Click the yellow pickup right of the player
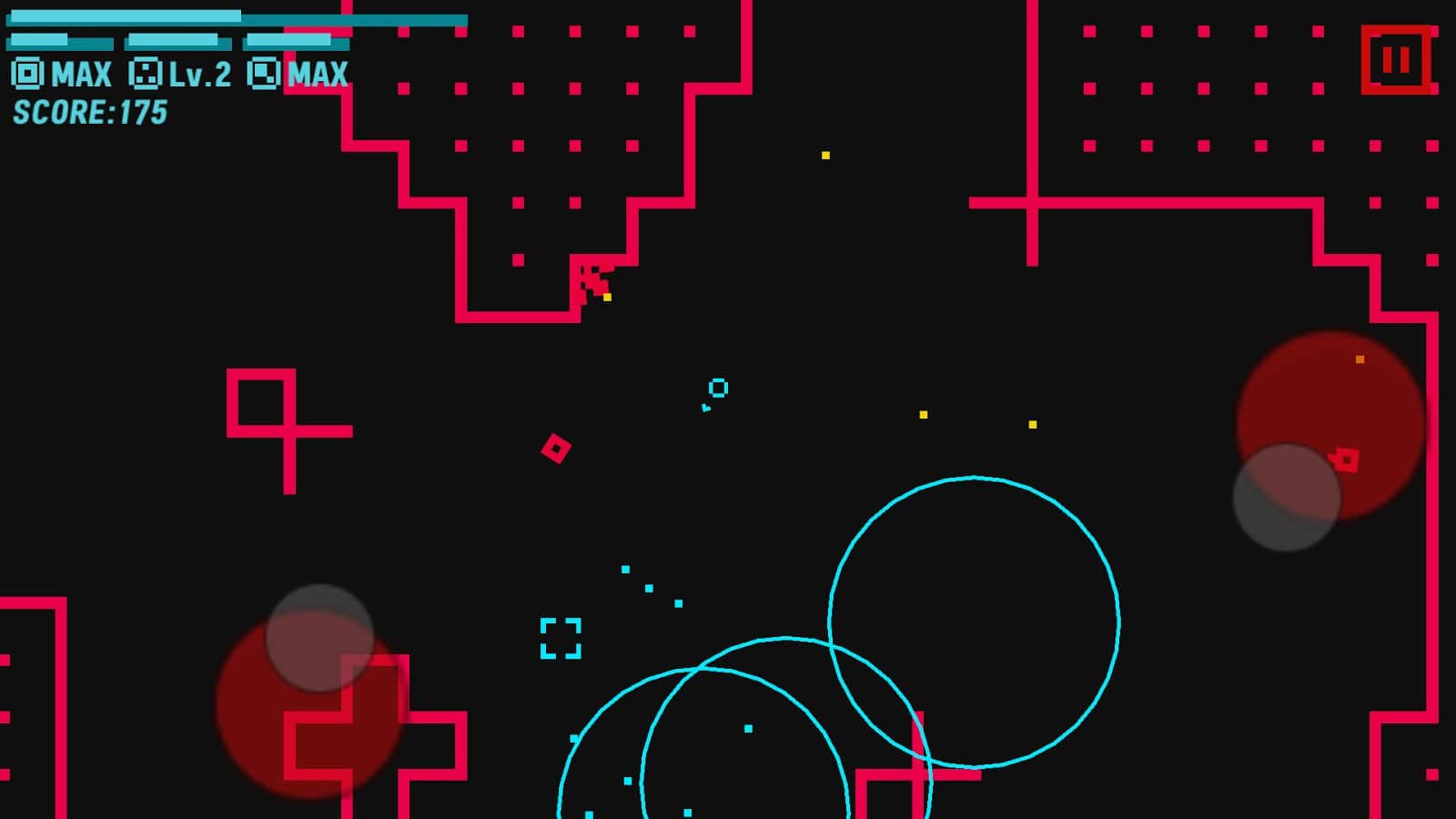This screenshot has height=819, width=1456. 923,414
